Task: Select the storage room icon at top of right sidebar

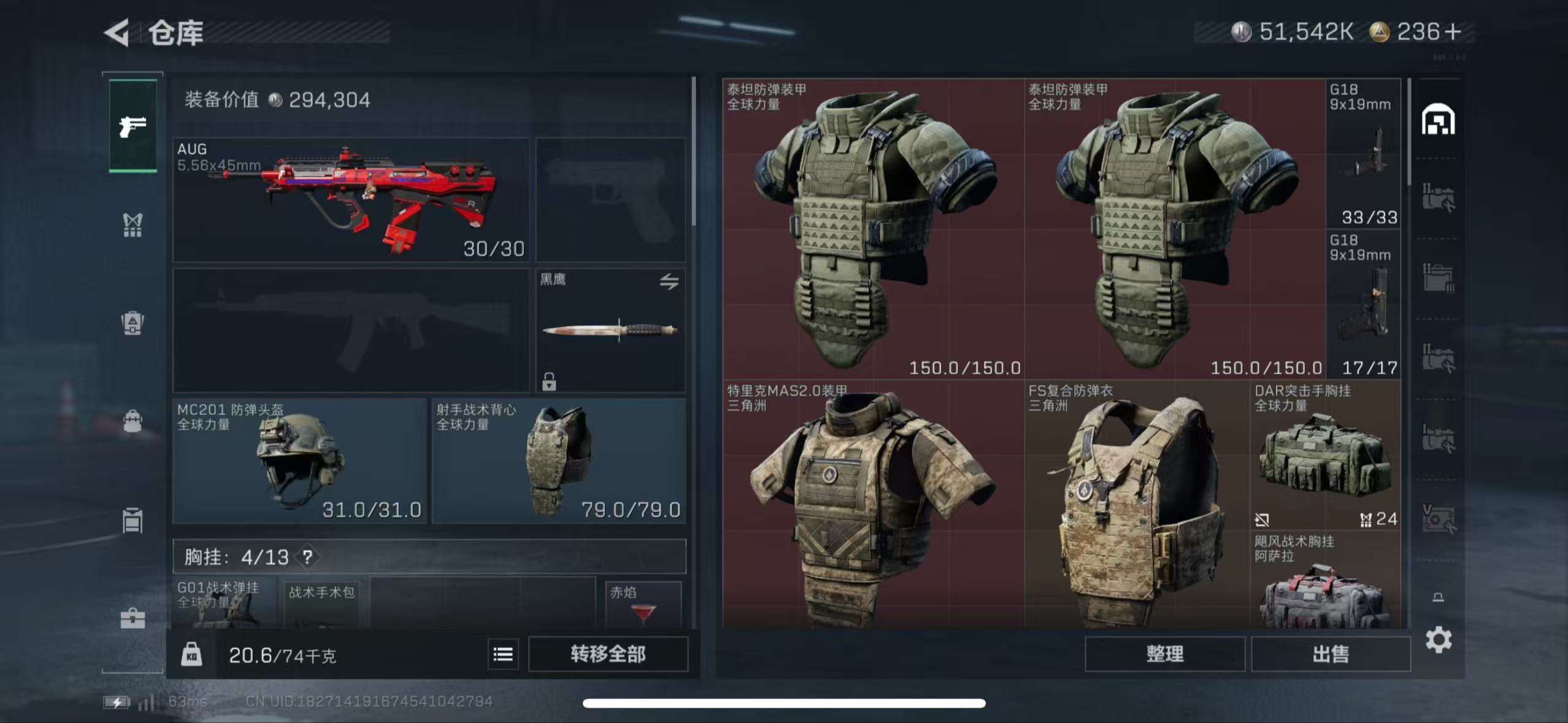Action: pos(1439,118)
